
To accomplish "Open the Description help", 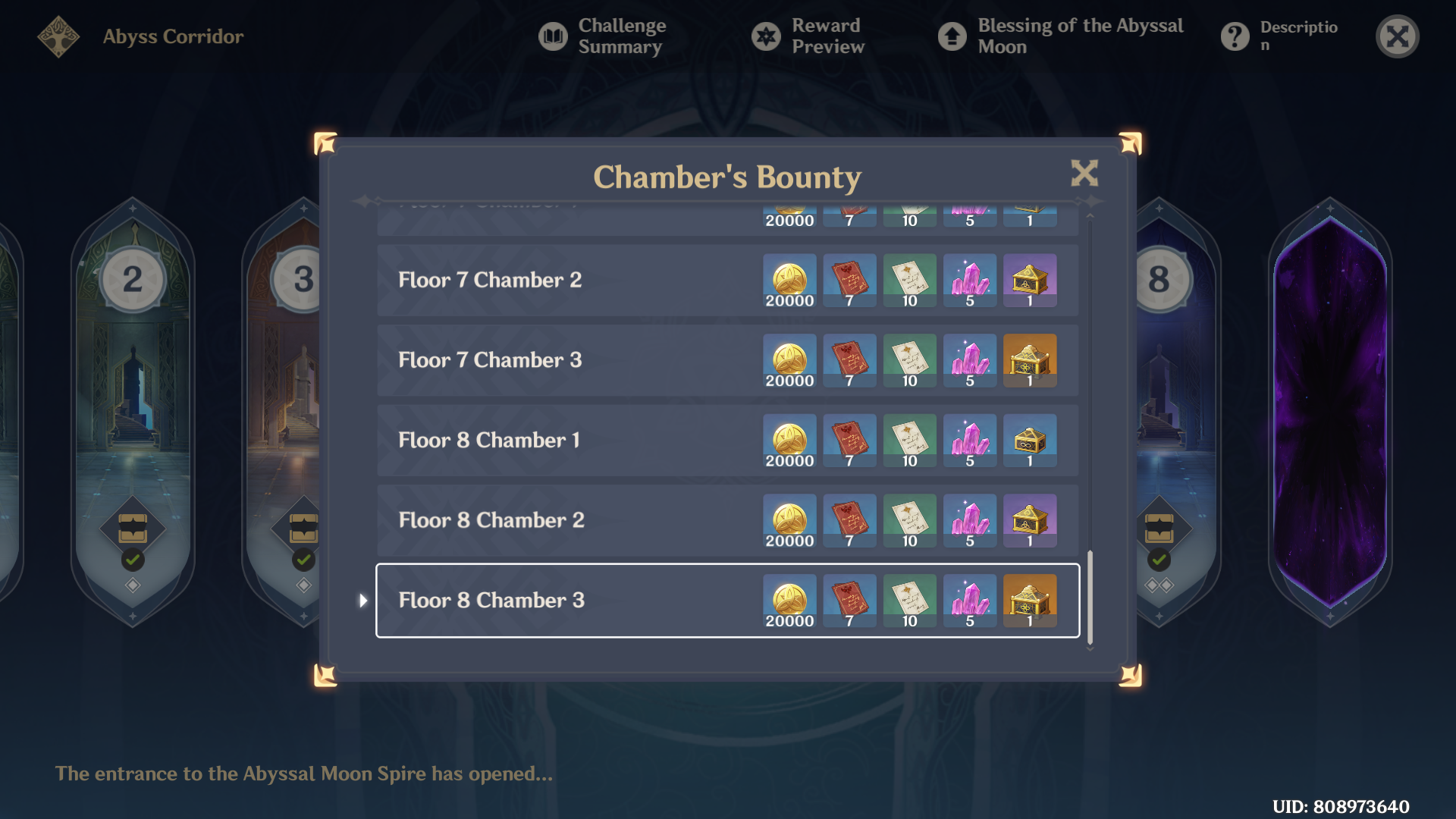I will [x=1279, y=36].
